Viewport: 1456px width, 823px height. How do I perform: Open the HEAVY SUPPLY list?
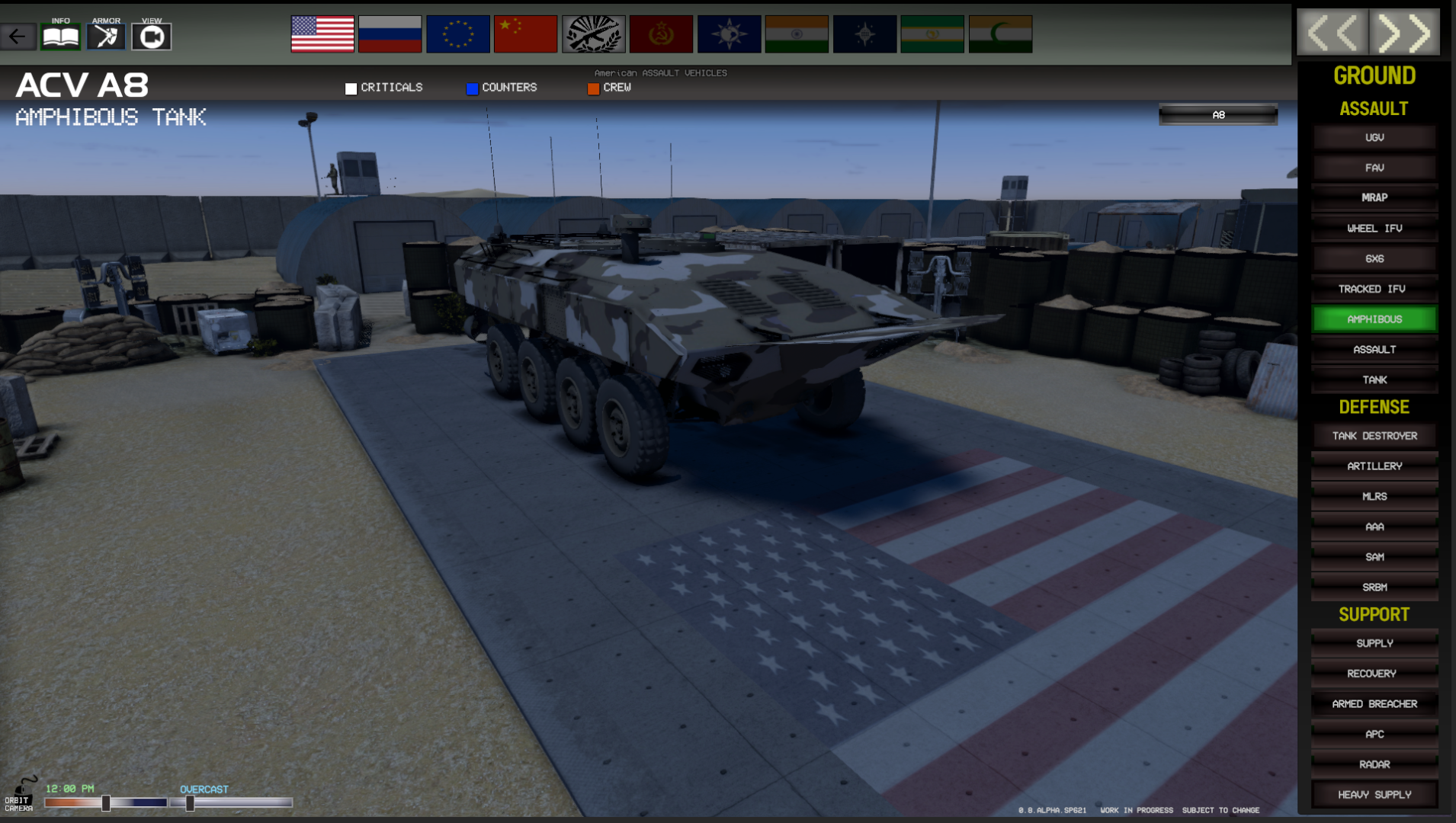click(x=1374, y=794)
